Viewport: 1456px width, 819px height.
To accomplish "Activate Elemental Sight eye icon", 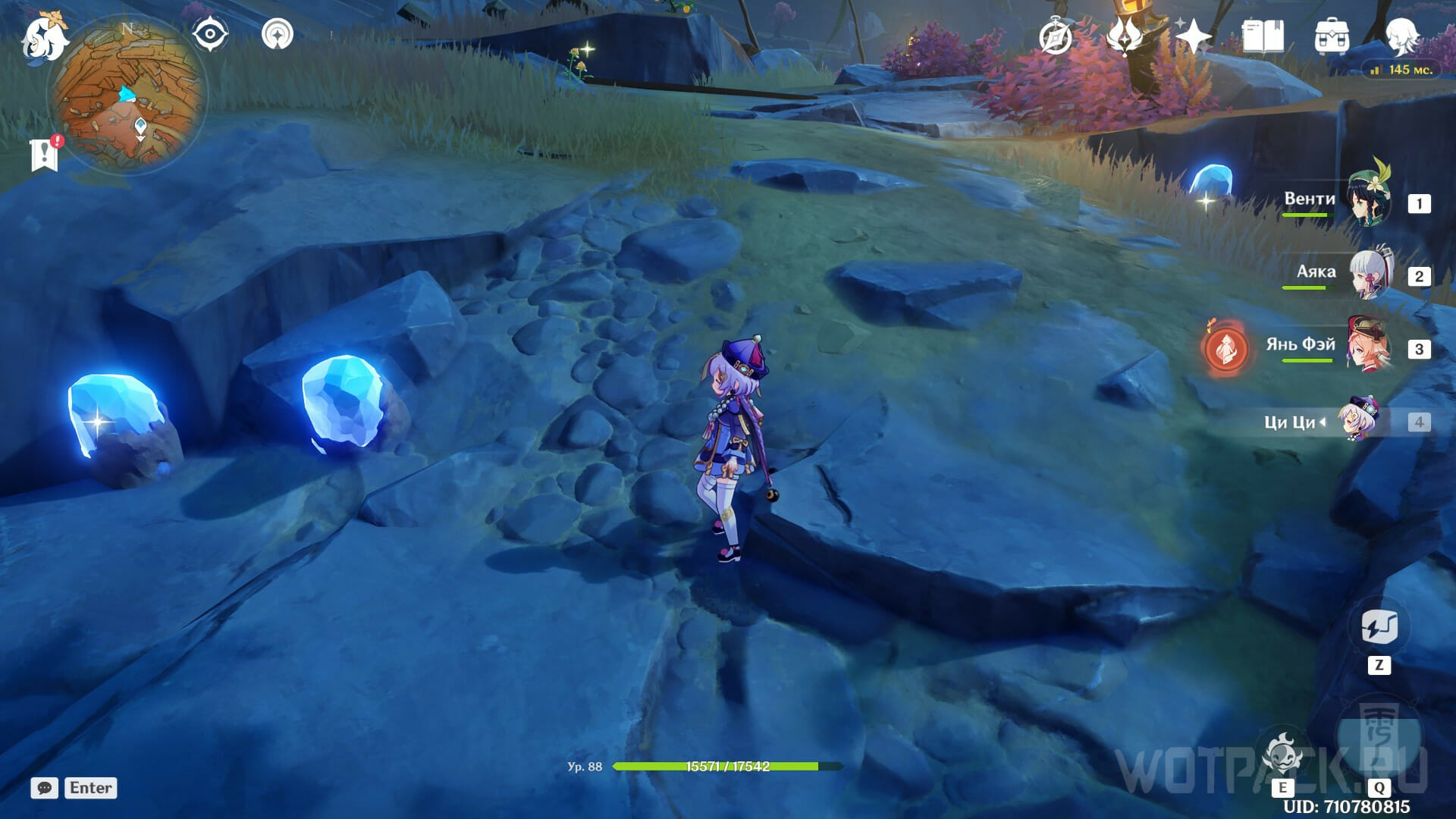I will tap(209, 35).
